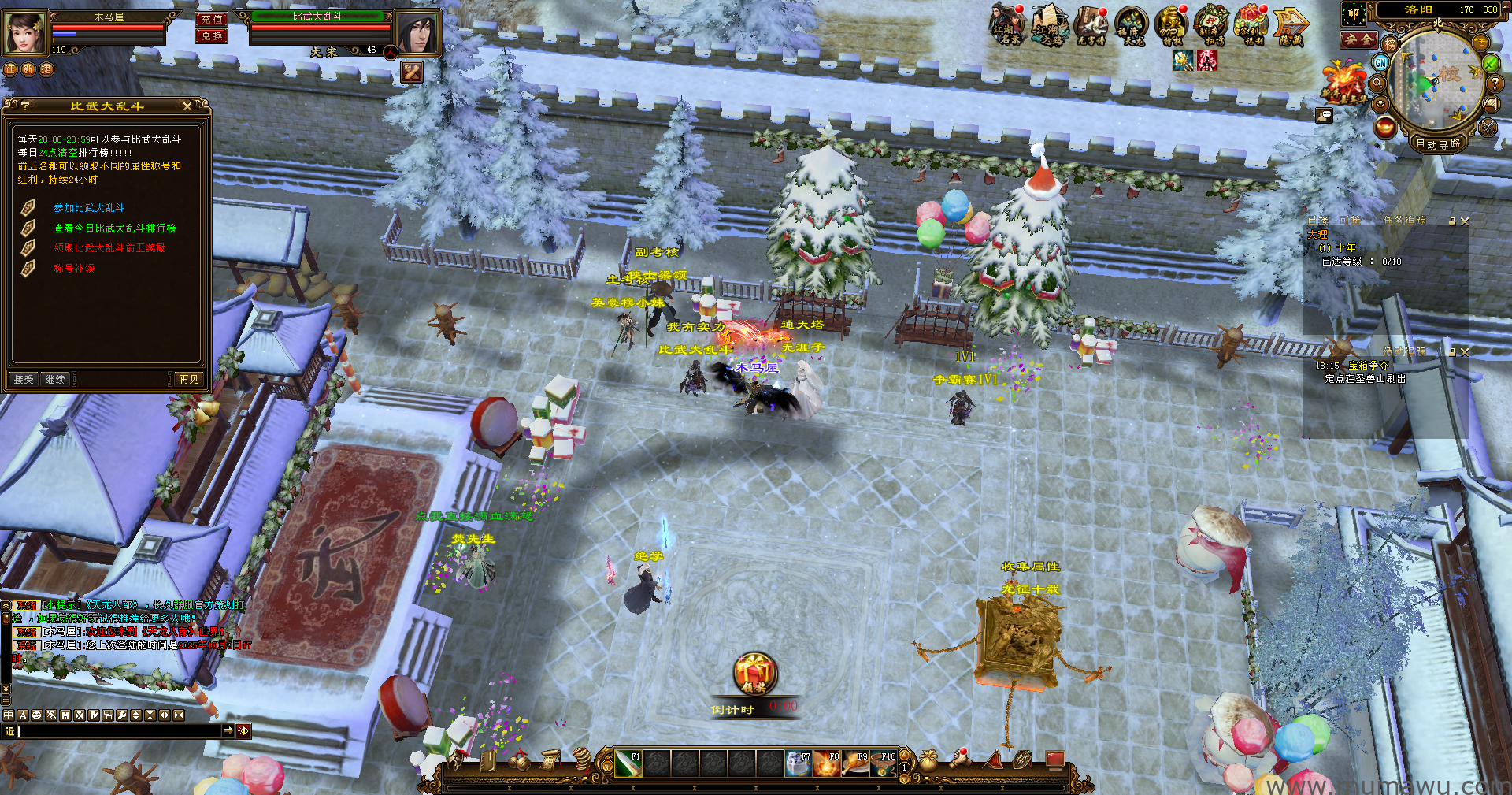1512x795 pixels.
Task: Hide top icons with 隐藏 arrow
Action: point(1290,25)
